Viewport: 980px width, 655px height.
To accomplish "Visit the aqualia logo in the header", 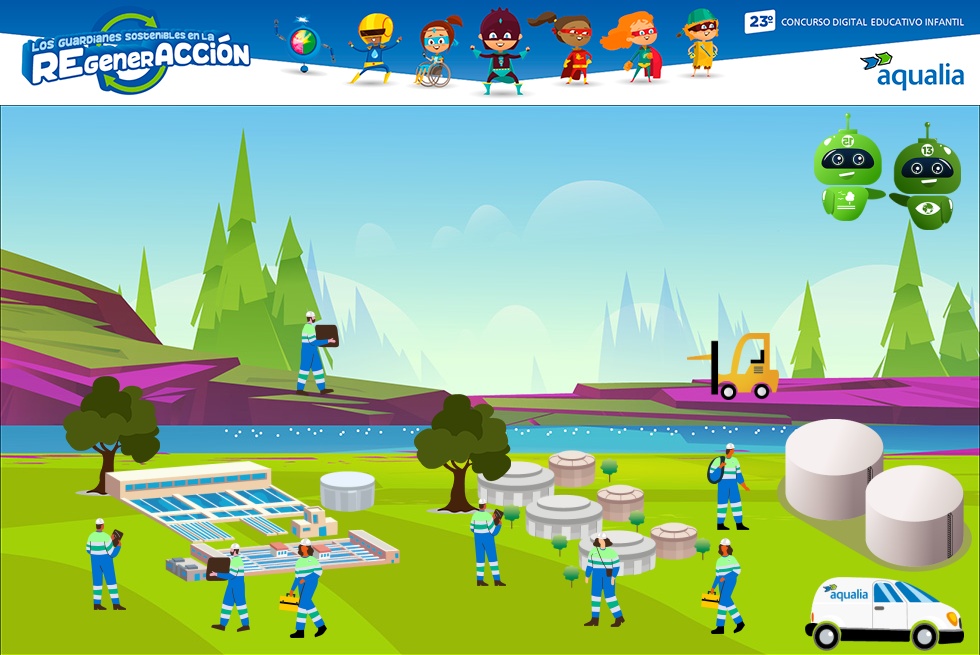I will pos(912,70).
